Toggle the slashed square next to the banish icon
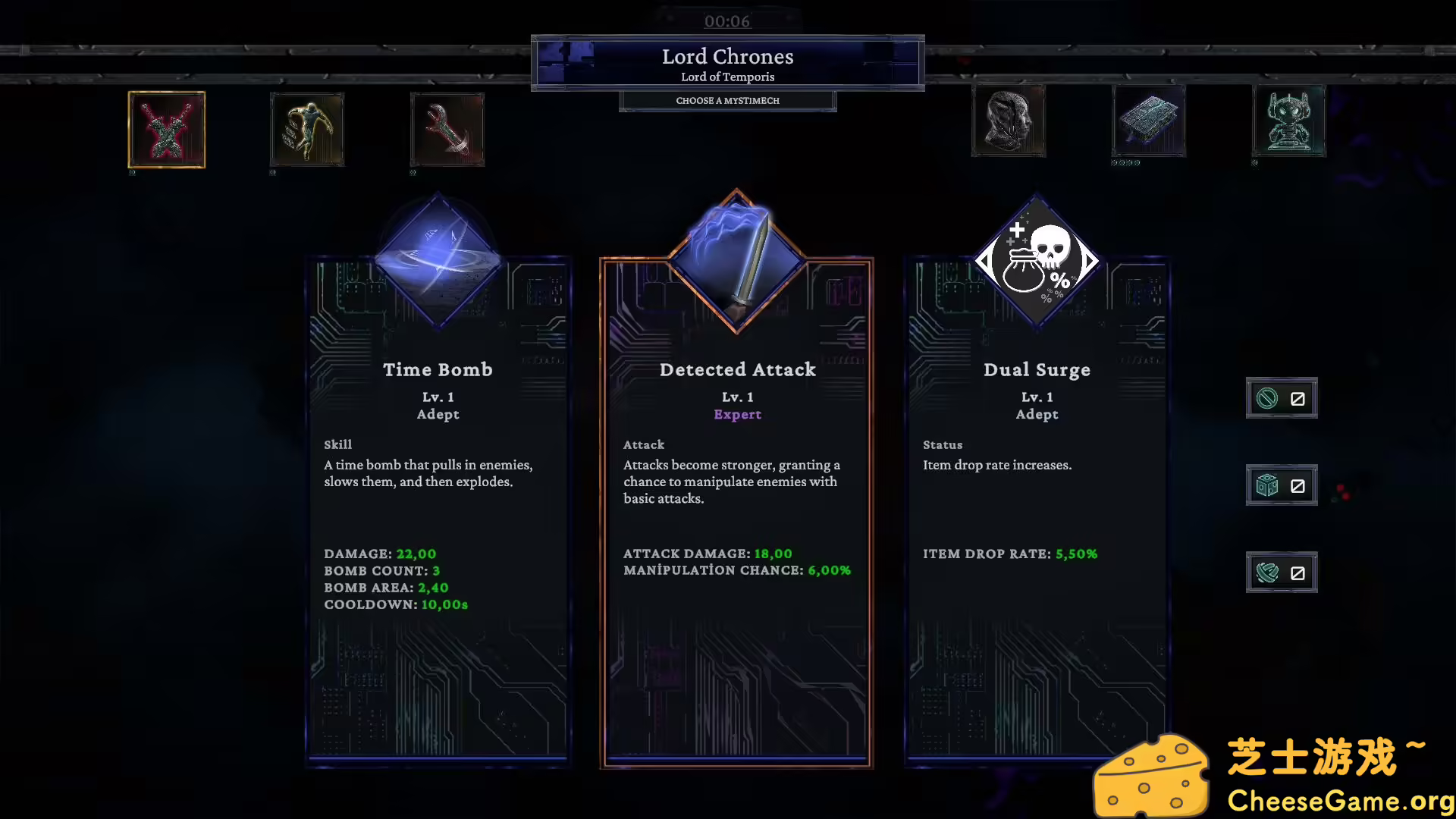 (1299, 397)
